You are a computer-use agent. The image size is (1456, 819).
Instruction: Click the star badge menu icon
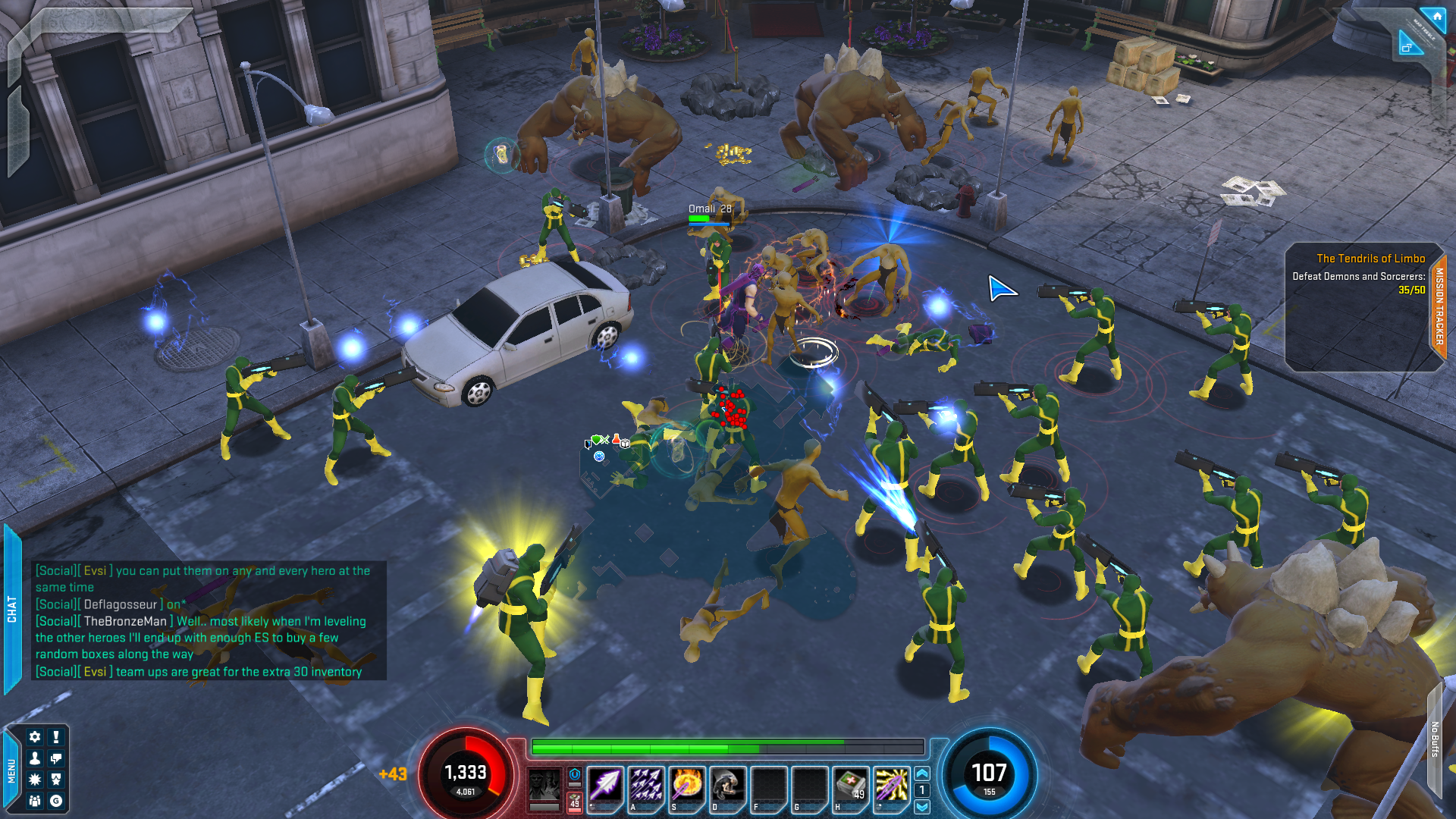pos(56,780)
